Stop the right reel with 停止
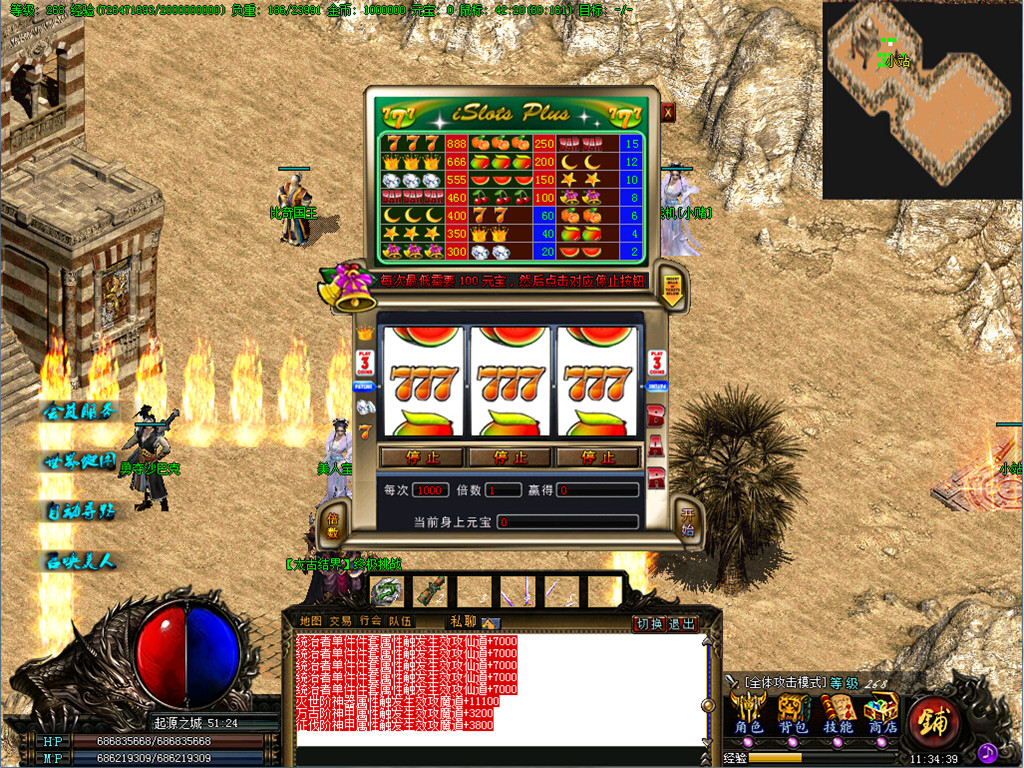Screen dimensions: 1024x768 click(597, 457)
